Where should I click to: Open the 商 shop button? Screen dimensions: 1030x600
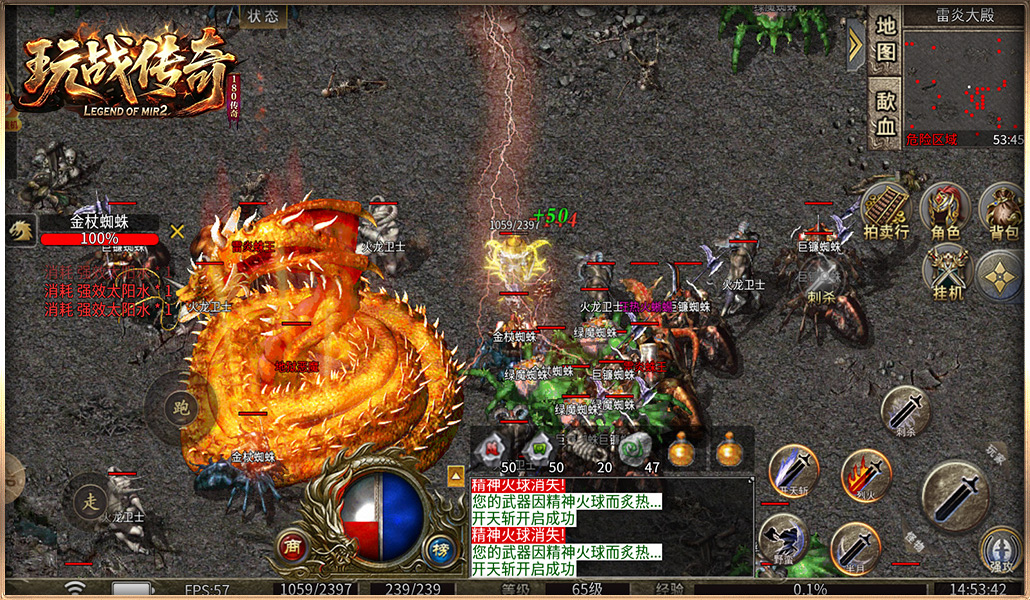point(293,546)
